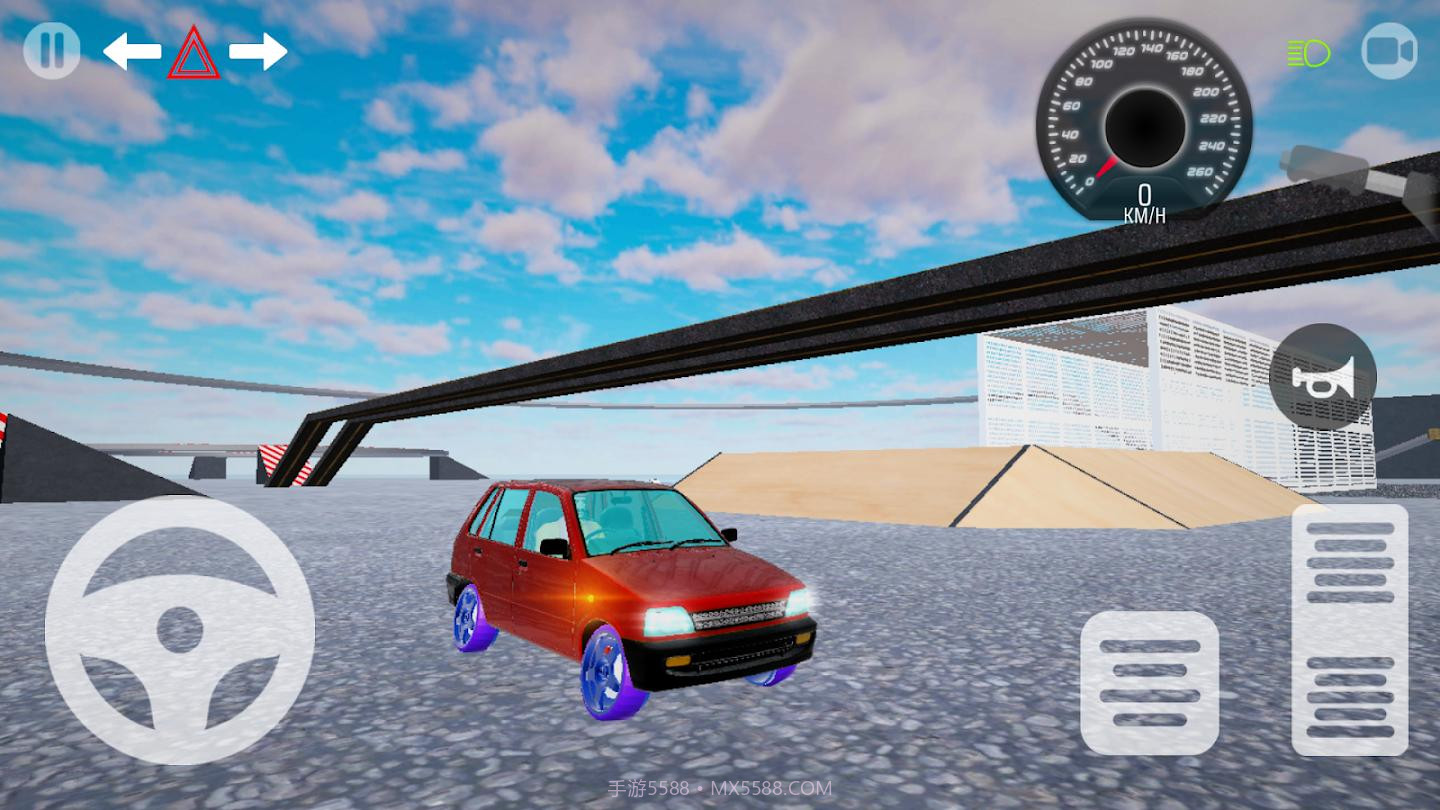Tap the steering wheel control
1440x810 pixels.
pyautogui.click(x=180, y=630)
